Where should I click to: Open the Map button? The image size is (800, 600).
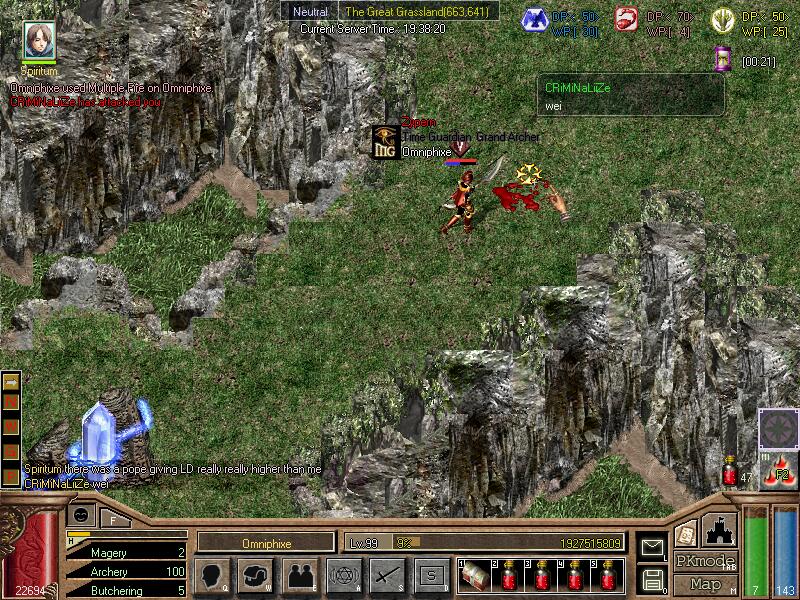click(x=704, y=584)
